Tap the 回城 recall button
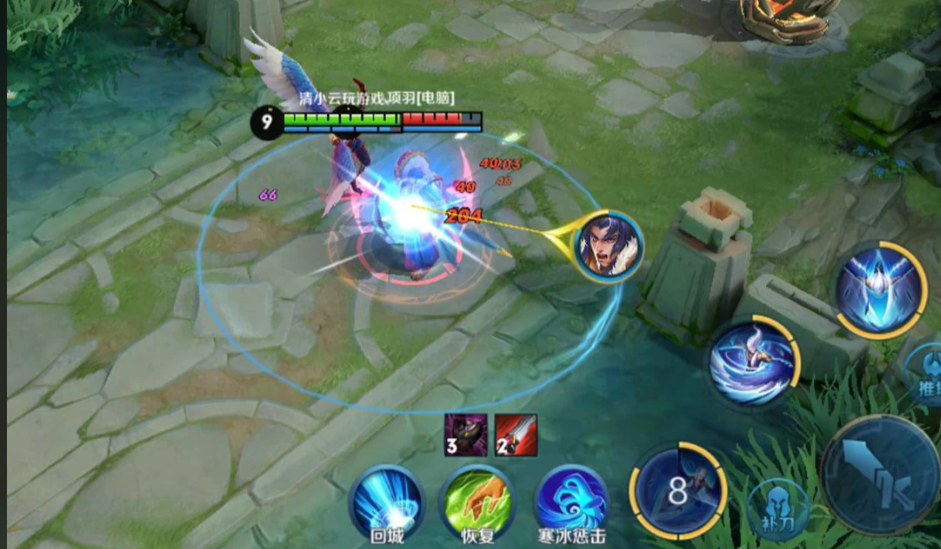Image resolution: width=941 pixels, height=549 pixels. [x=386, y=502]
